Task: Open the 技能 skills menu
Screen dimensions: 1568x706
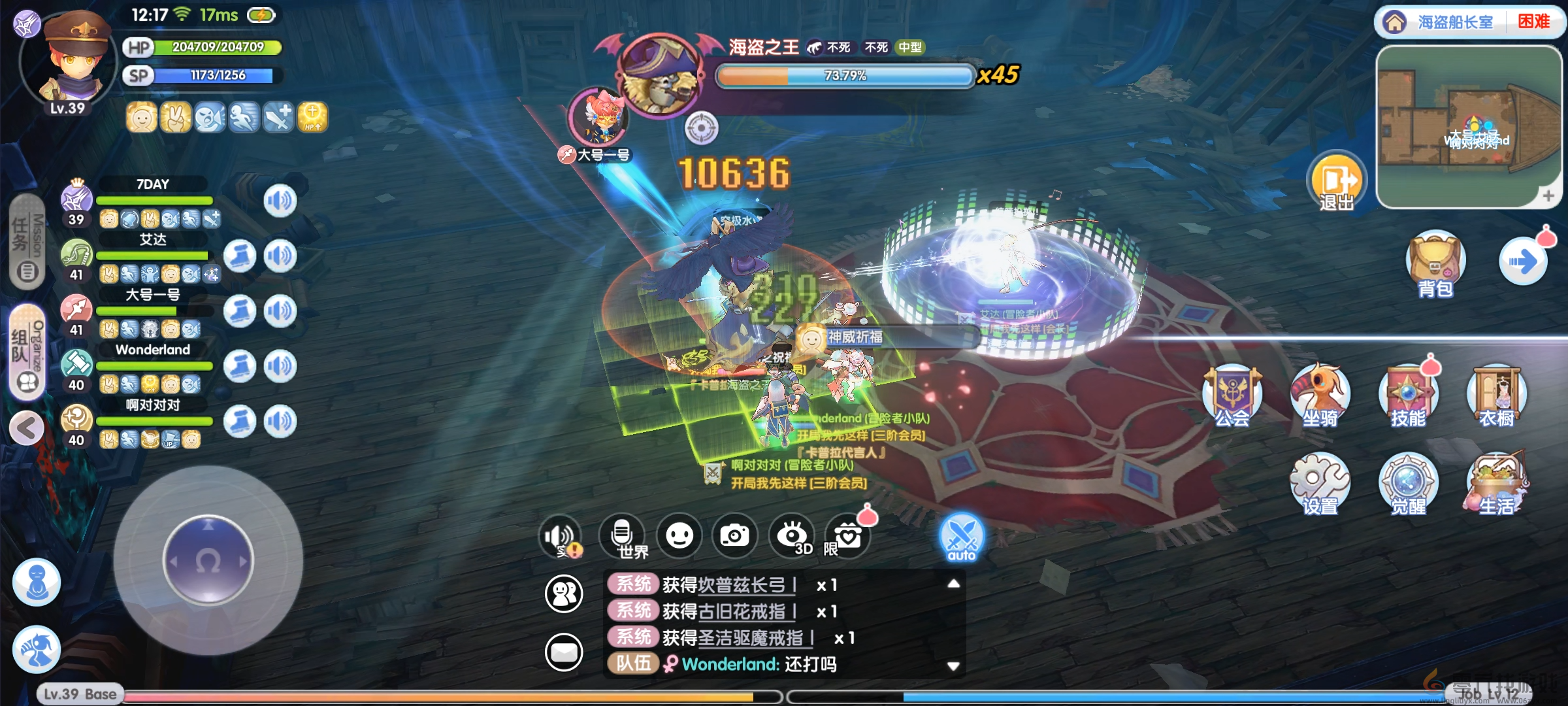Action: pyautogui.click(x=1408, y=396)
